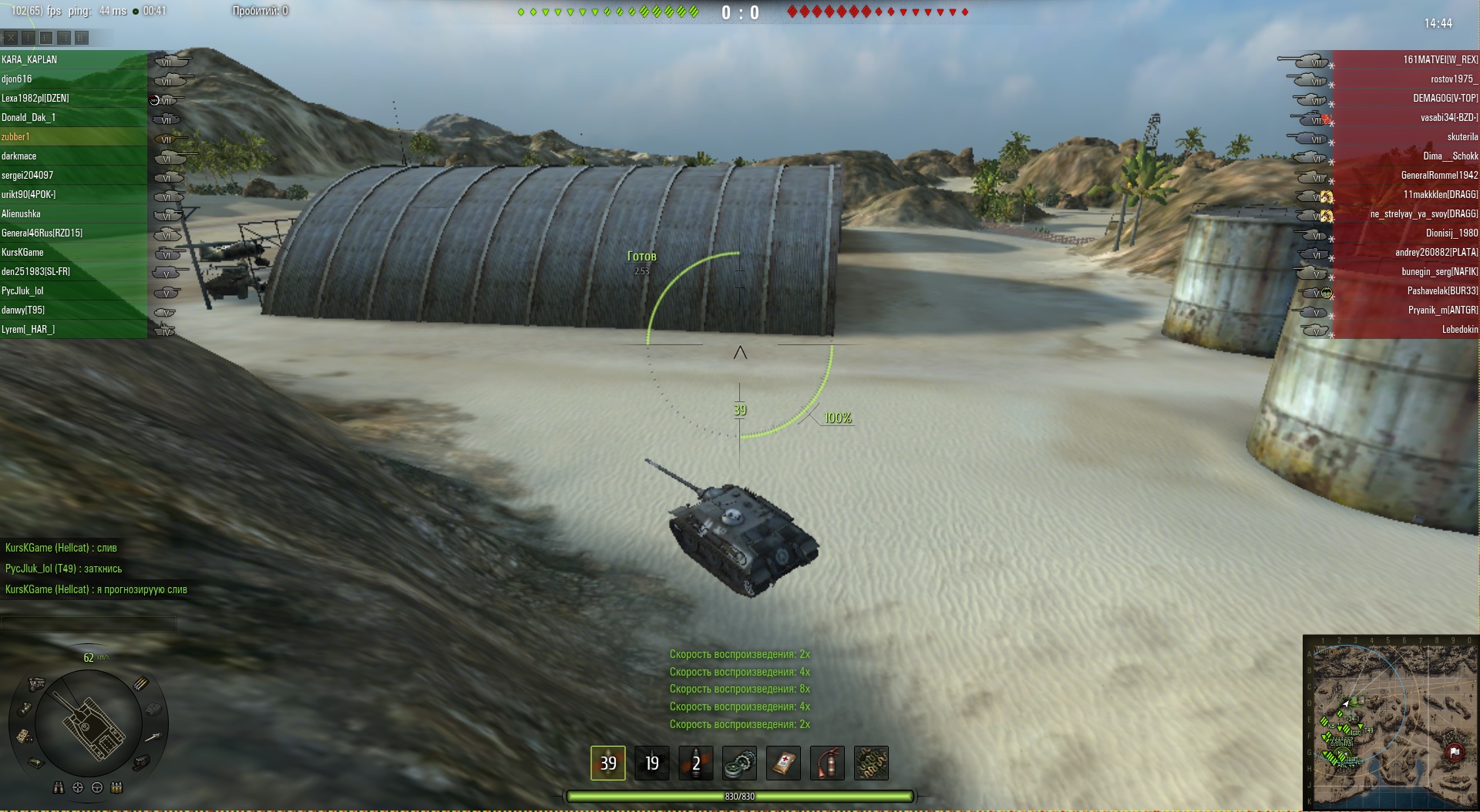This screenshot has width=1480, height=812.
Task: Click the chat input field below messages
Action: (89, 623)
